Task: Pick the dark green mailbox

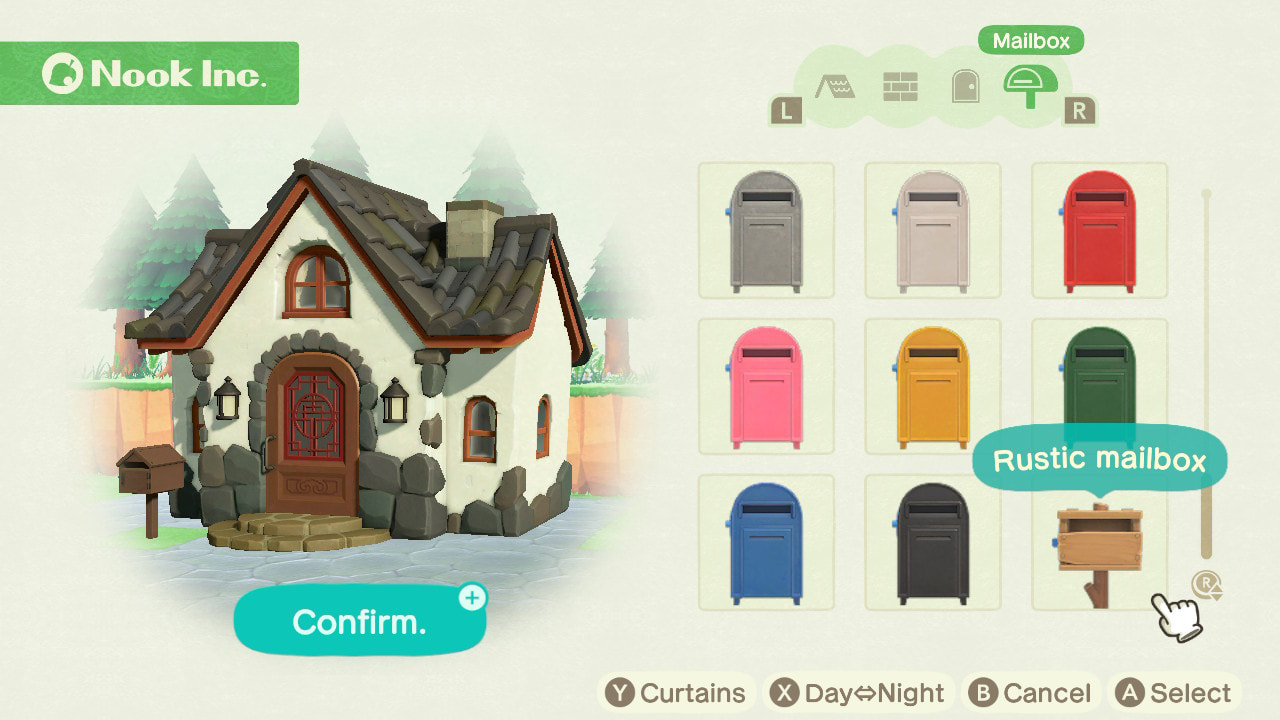Action: click(x=1099, y=380)
